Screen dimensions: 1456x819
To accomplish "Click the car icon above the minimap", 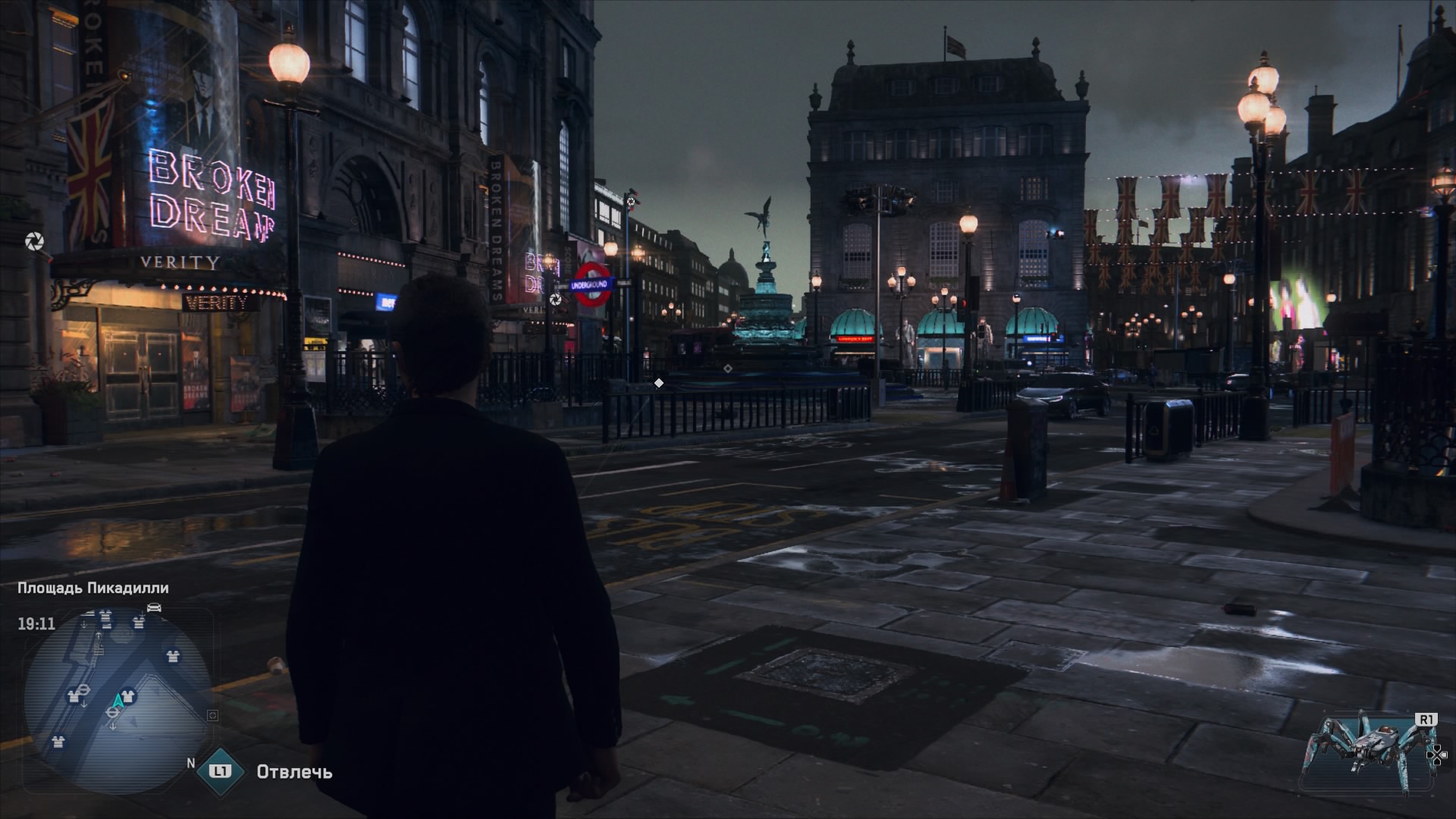I will point(154,607).
